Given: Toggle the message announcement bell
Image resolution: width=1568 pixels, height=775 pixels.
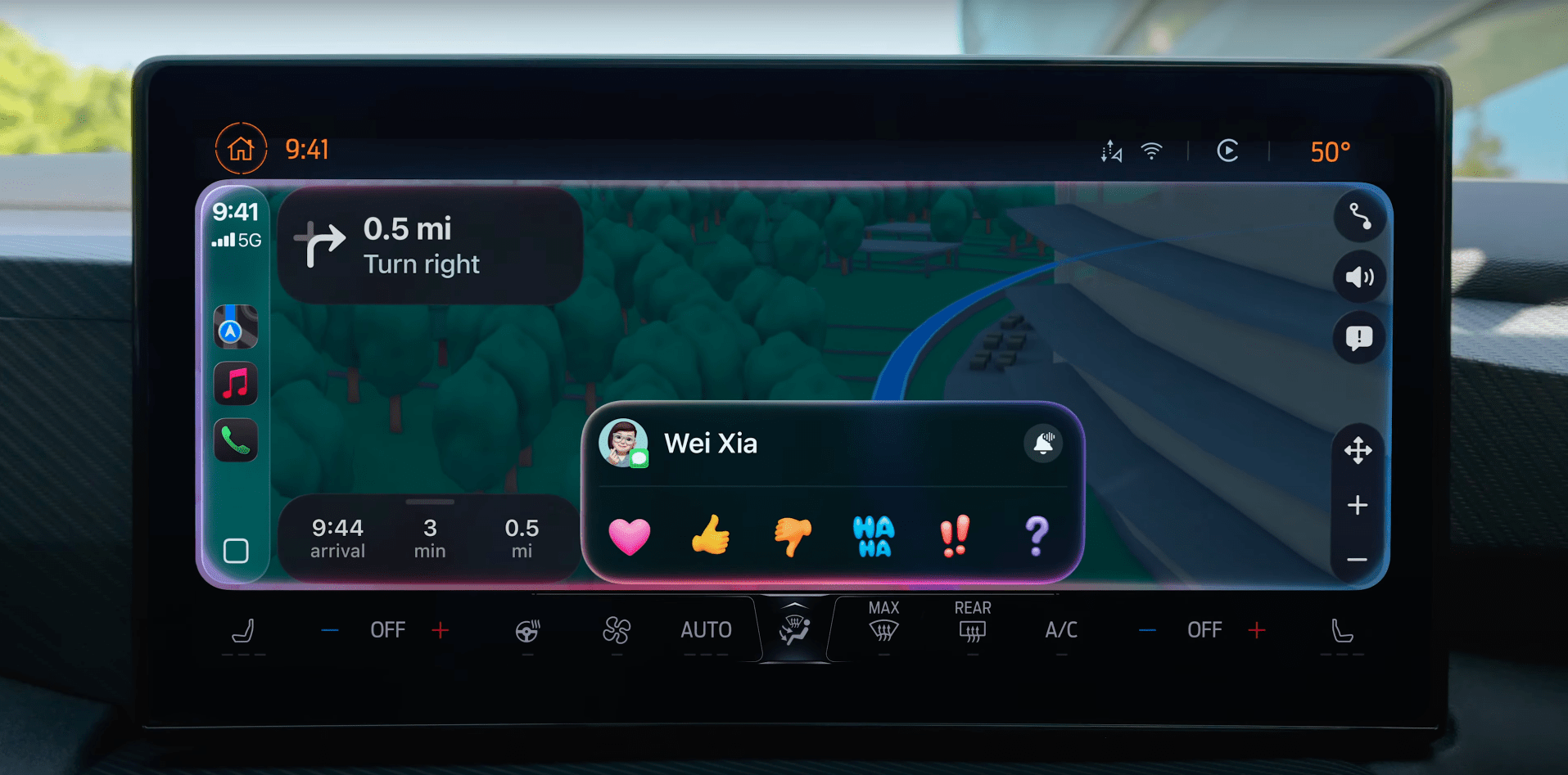Looking at the screenshot, I should pyautogui.click(x=1042, y=444).
